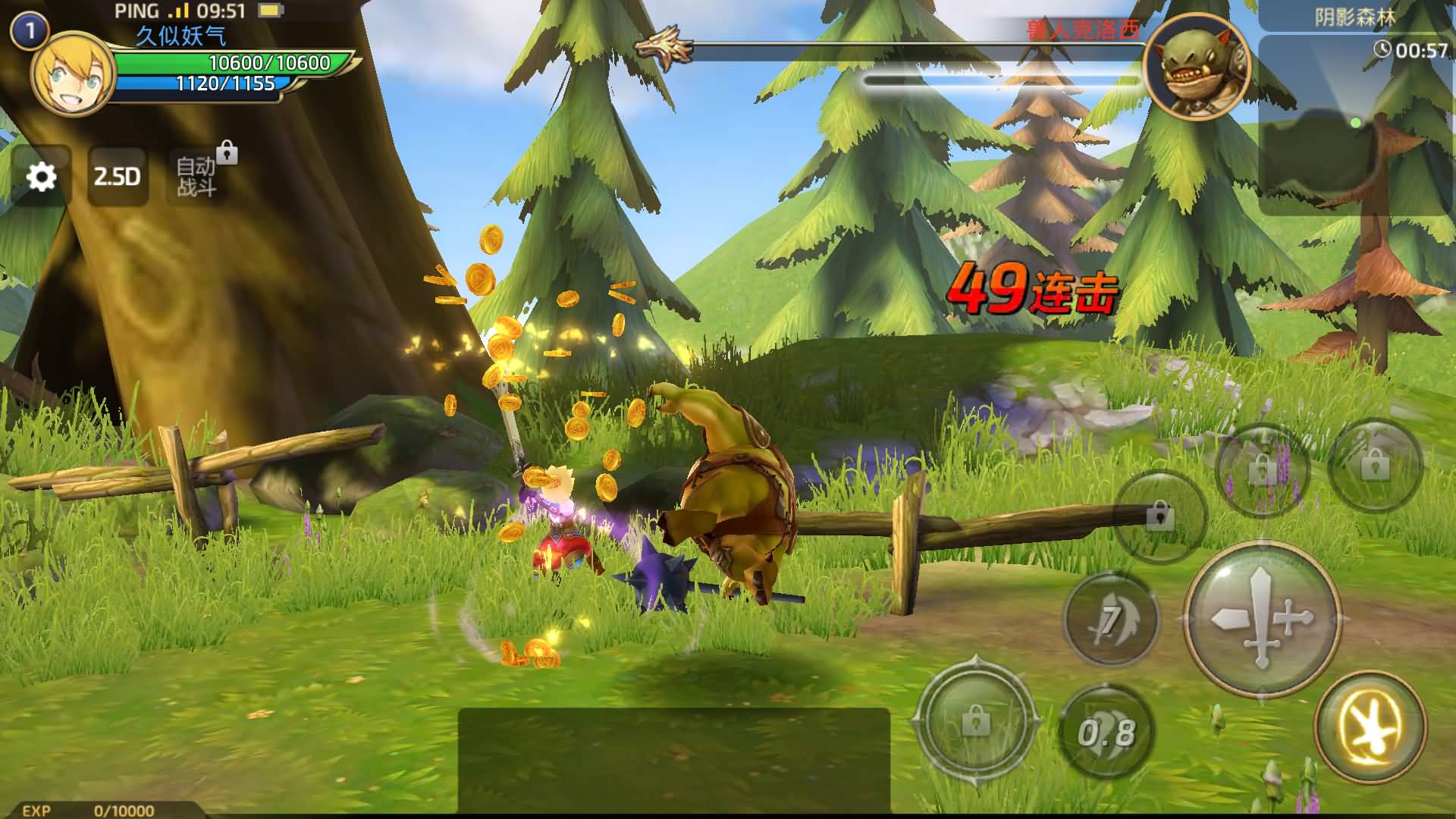Use the slash skill with 7 cooldown
Image resolution: width=1456 pixels, height=819 pixels.
(1112, 620)
